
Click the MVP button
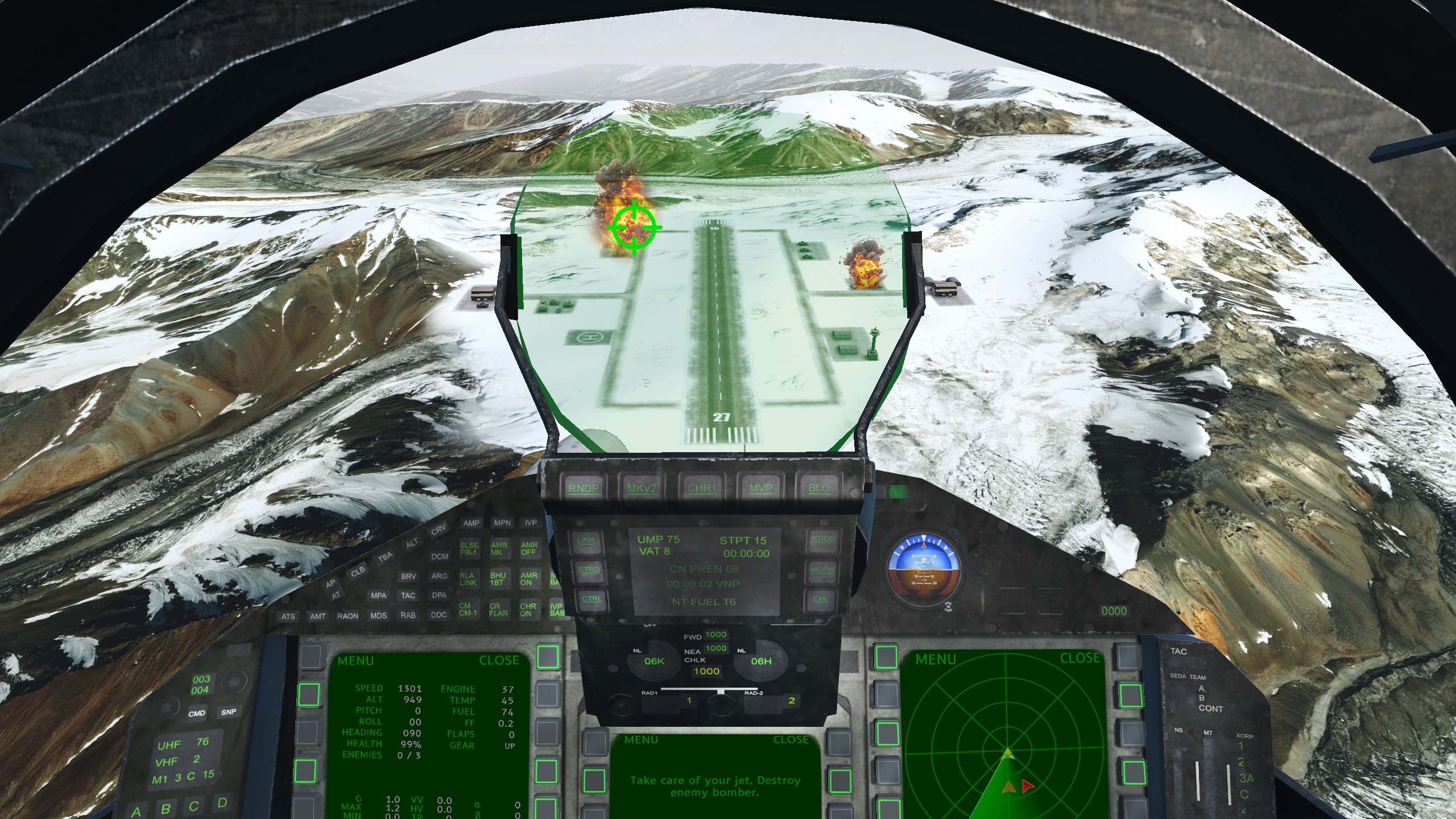click(x=760, y=489)
